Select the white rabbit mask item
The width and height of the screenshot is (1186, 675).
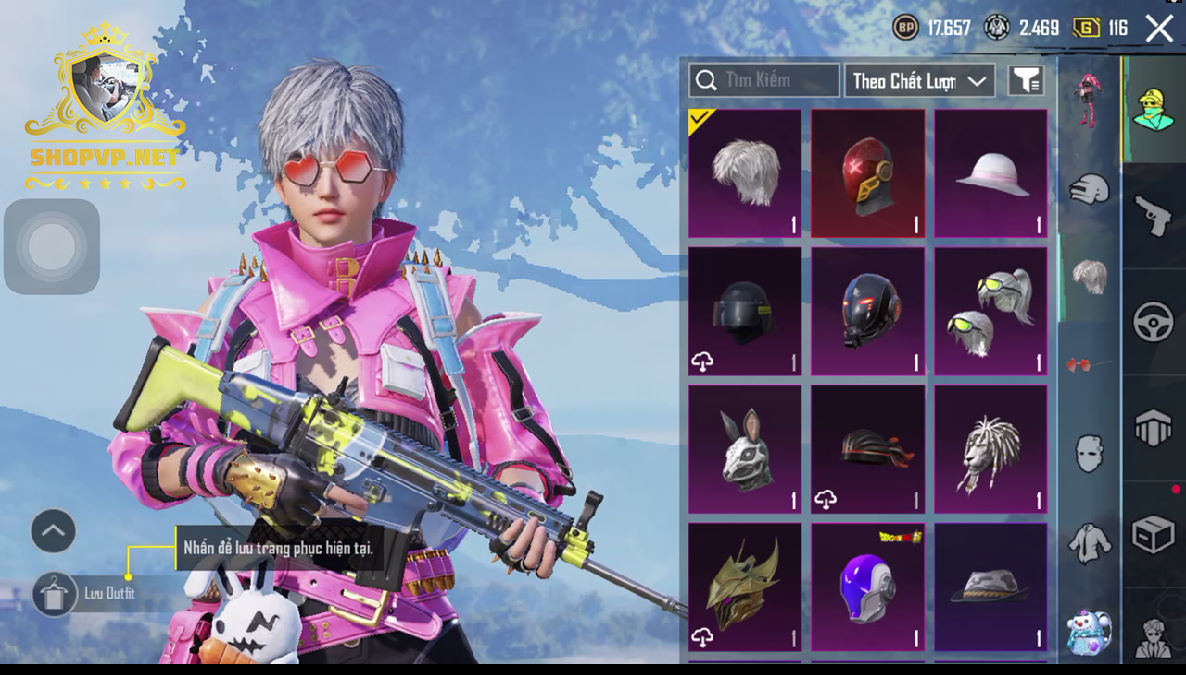pos(745,449)
